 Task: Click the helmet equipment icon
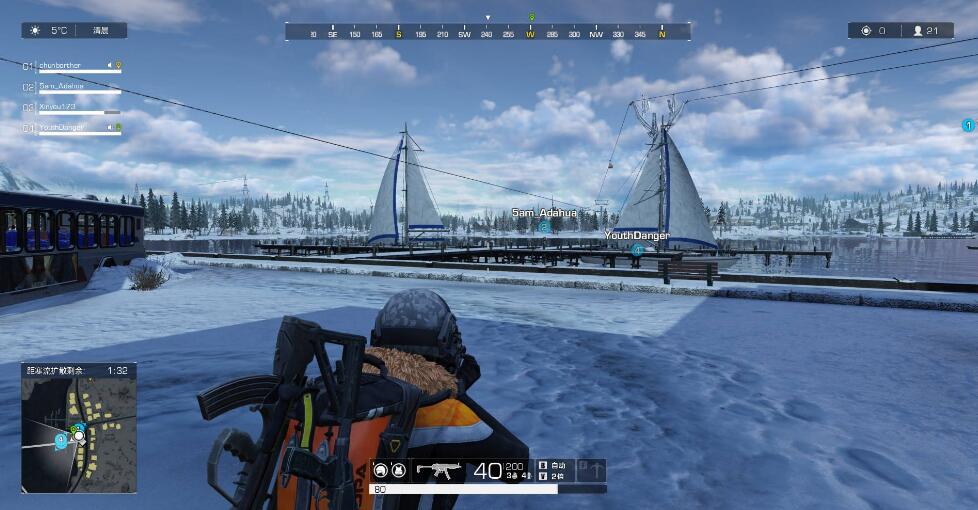381,469
